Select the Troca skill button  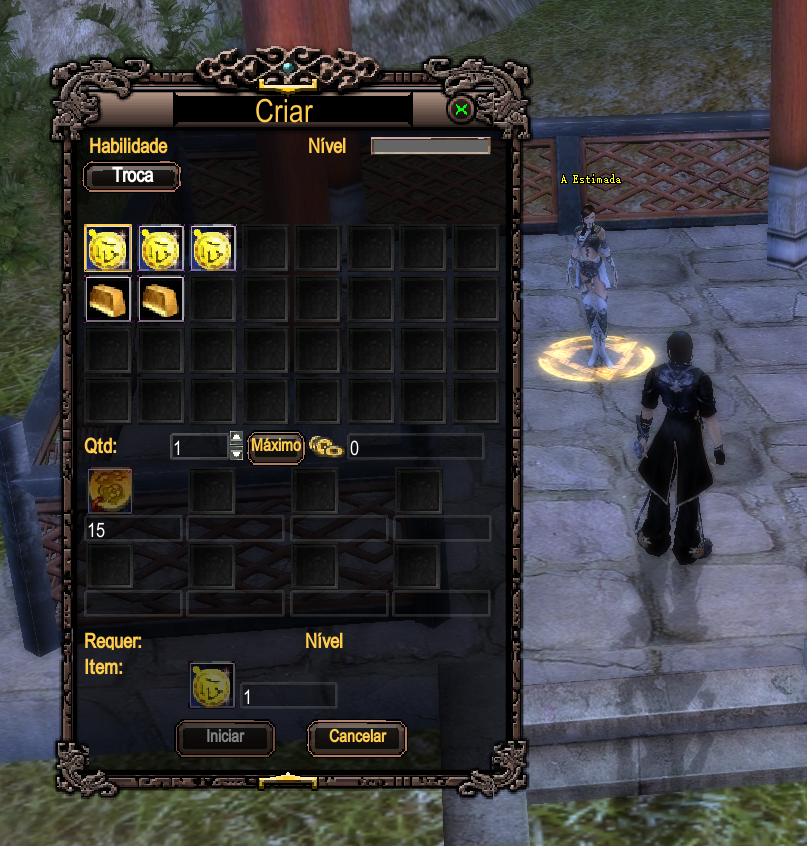(132, 177)
